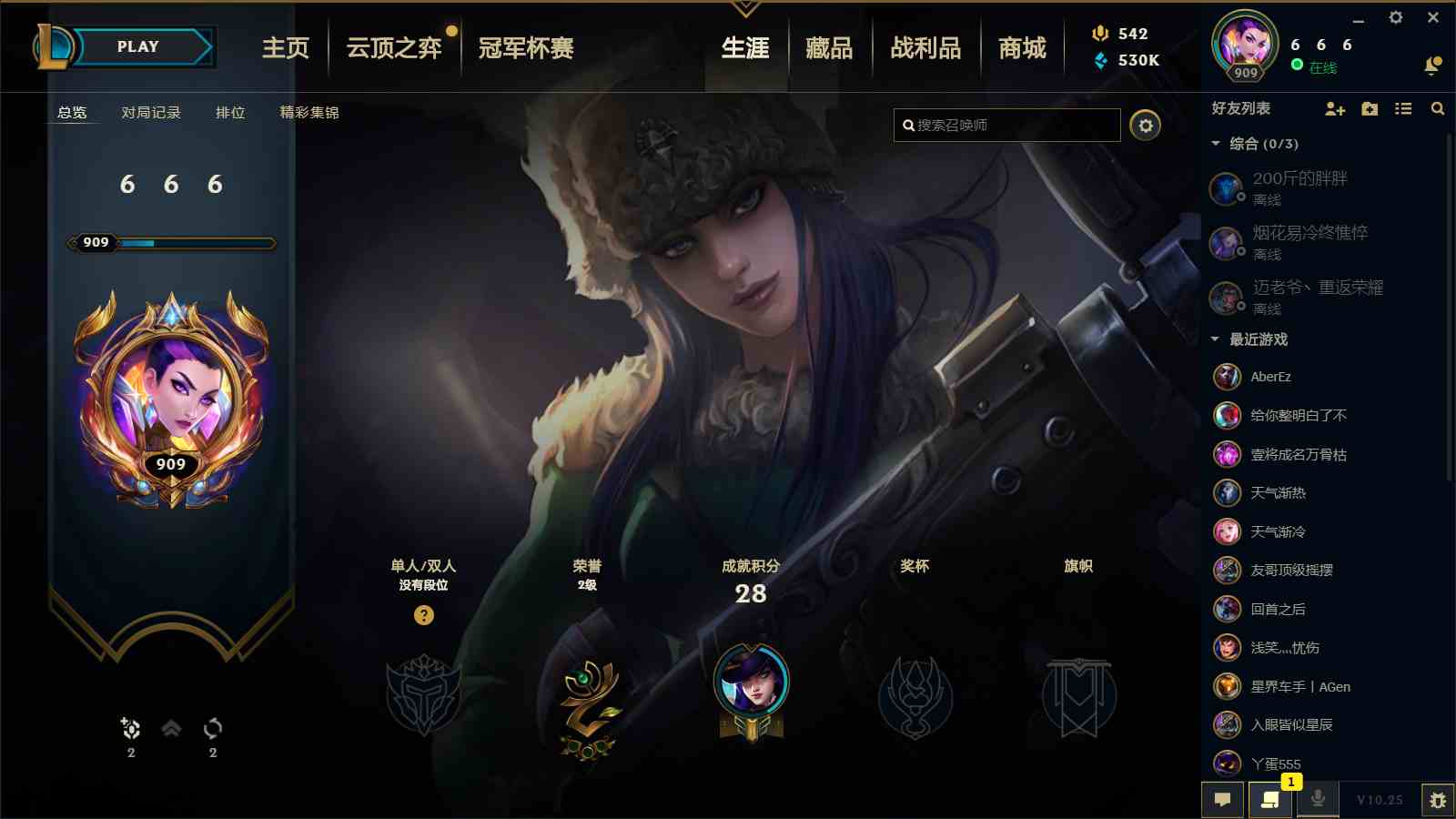Open the honor level 2 badge
Viewport: 1456px width, 819px height.
coord(588,705)
